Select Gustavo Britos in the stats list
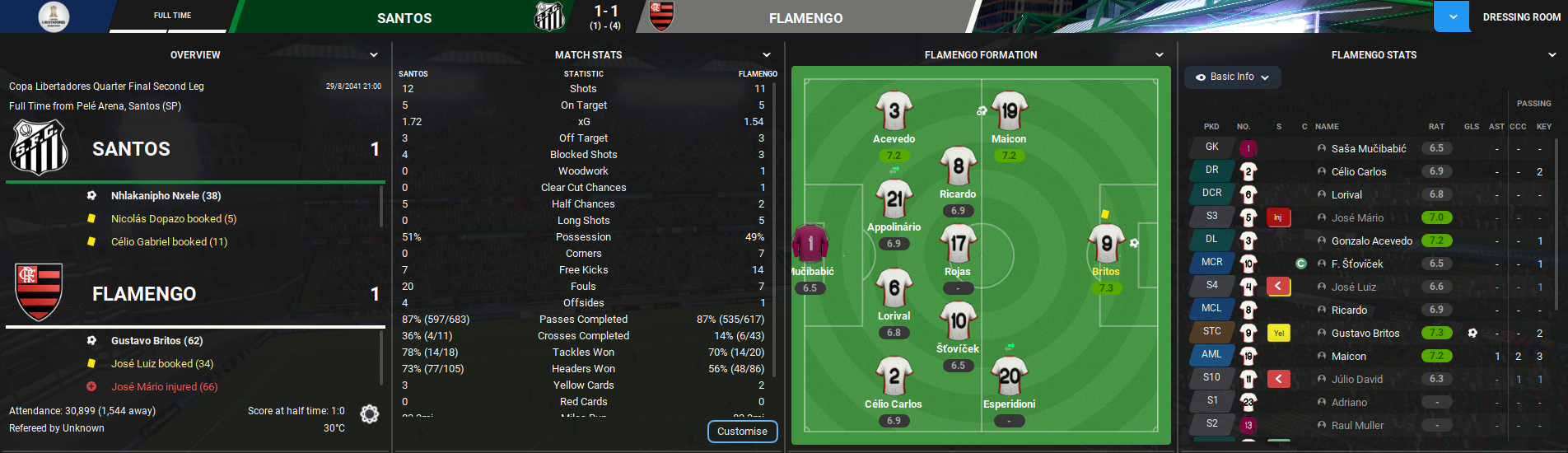Image resolution: width=1568 pixels, height=453 pixels. pyautogui.click(x=1365, y=334)
